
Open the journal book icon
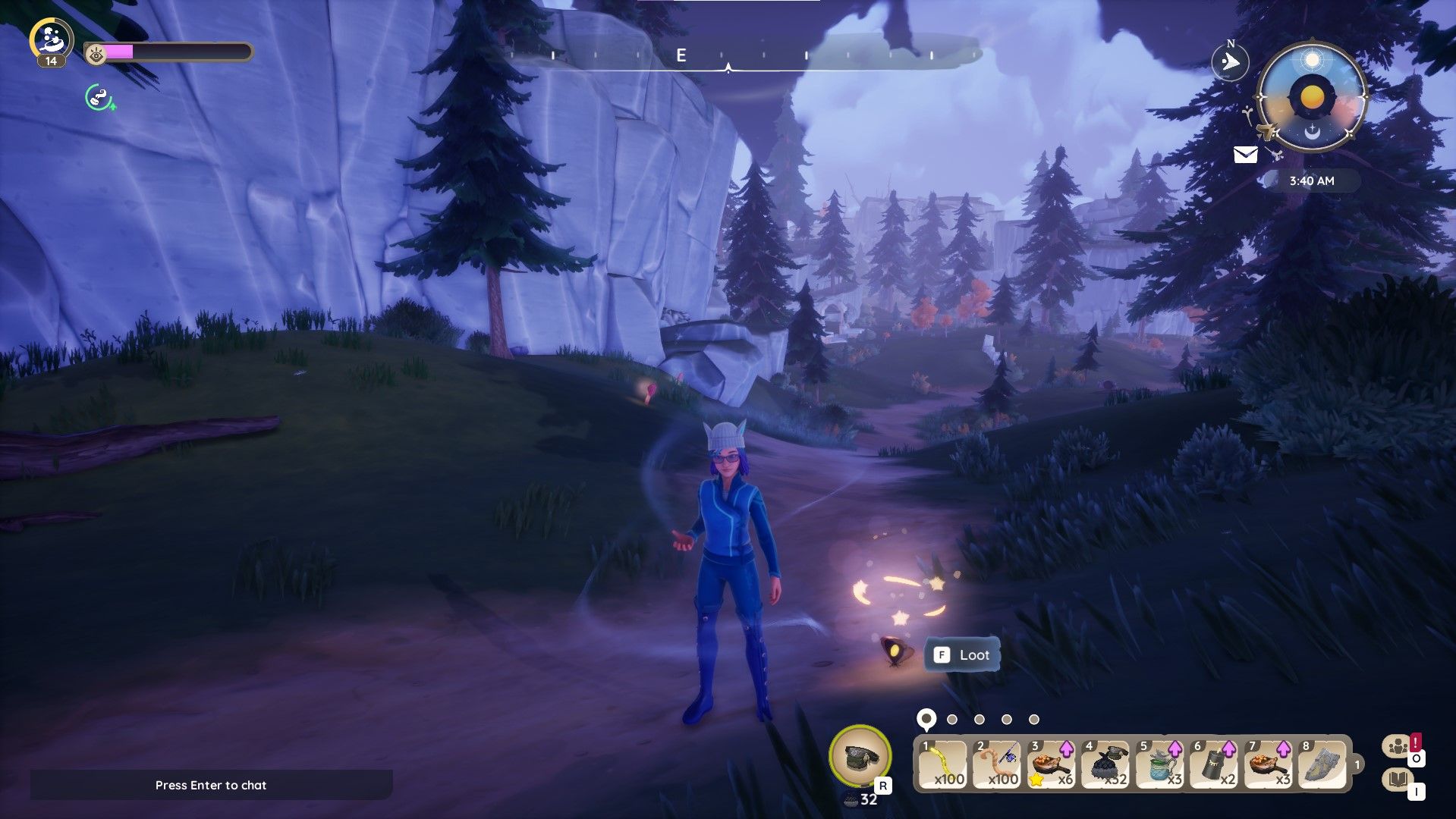[1398, 780]
